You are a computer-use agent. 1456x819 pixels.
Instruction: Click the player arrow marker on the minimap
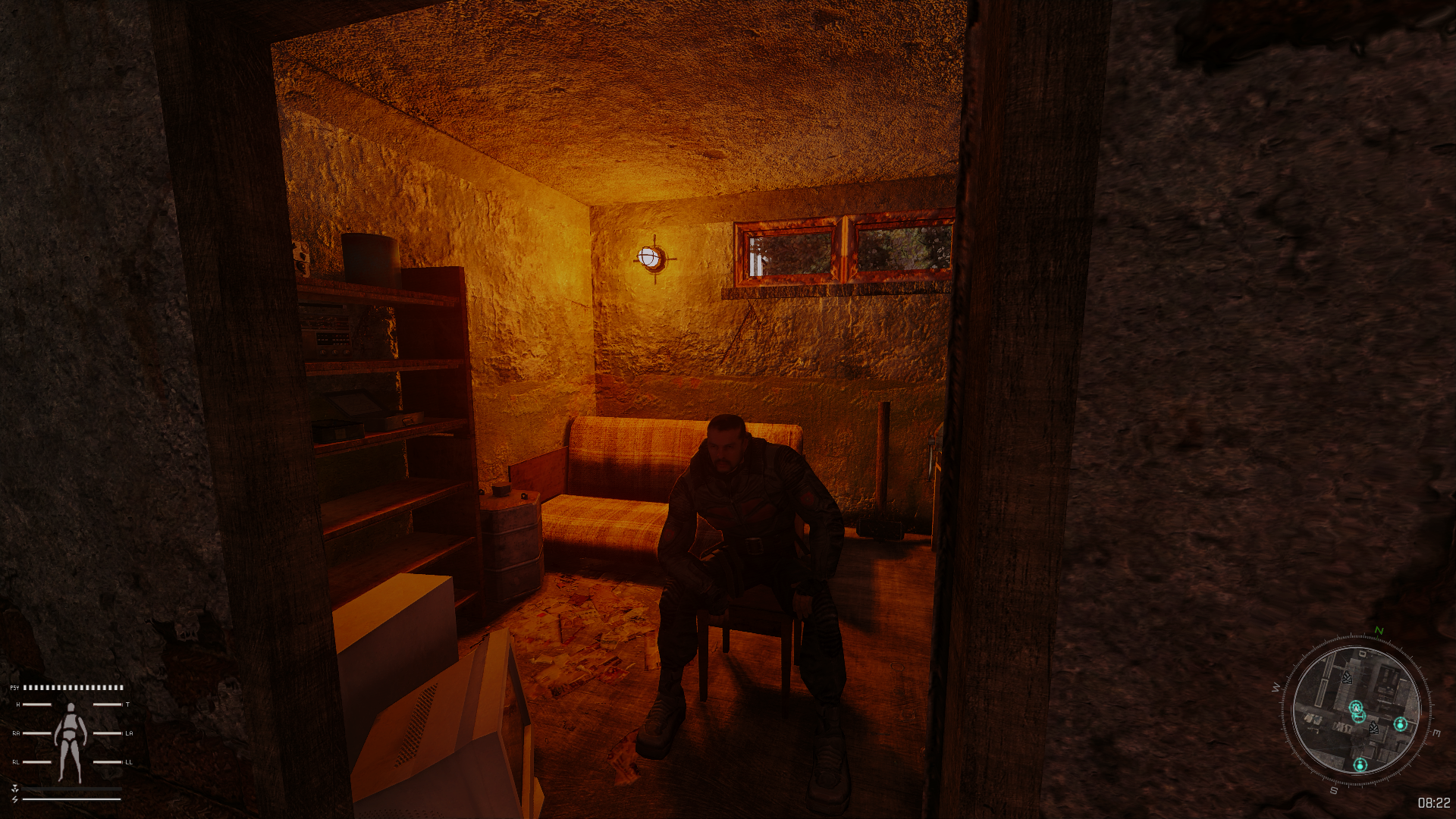click(1356, 708)
